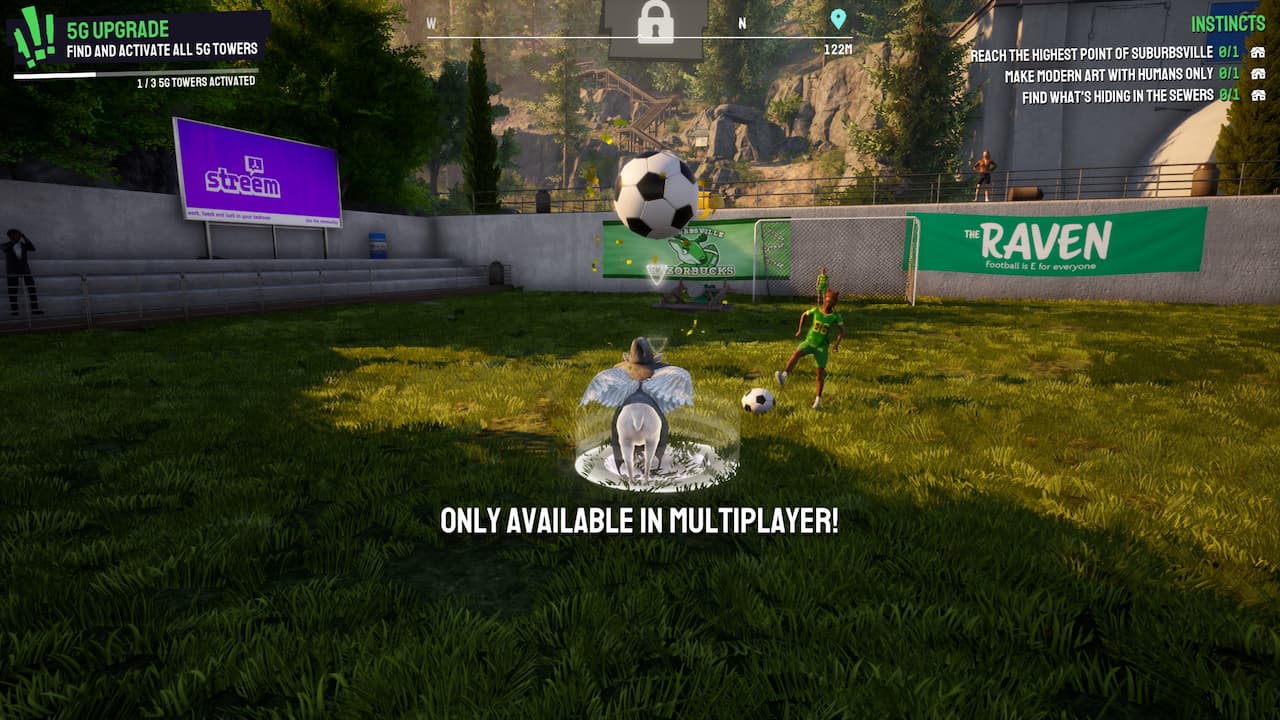Choose the Make Modern Art instinct

pos(1109,75)
